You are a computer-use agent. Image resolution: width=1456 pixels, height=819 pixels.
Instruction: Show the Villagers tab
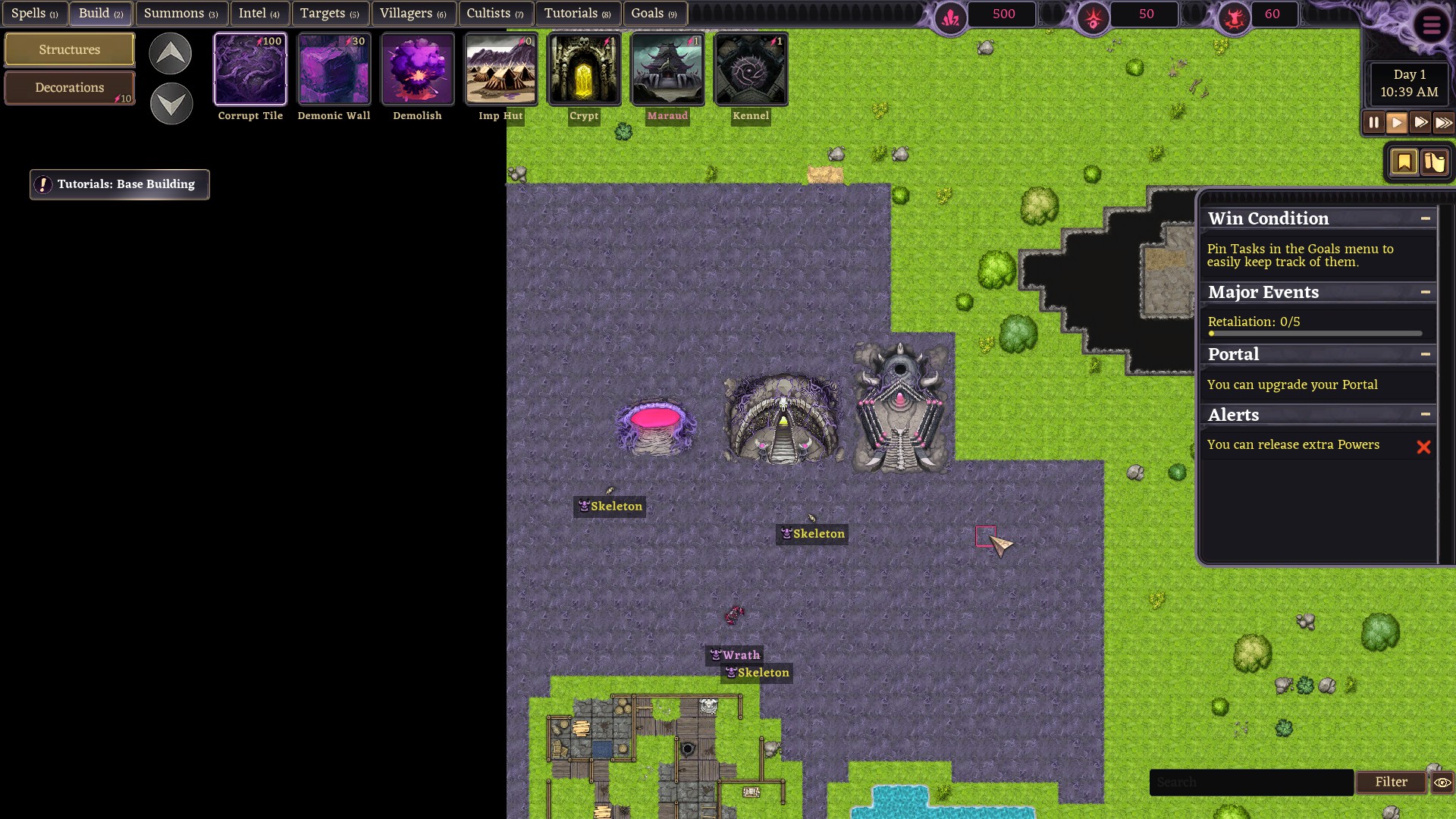click(x=413, y=14)
